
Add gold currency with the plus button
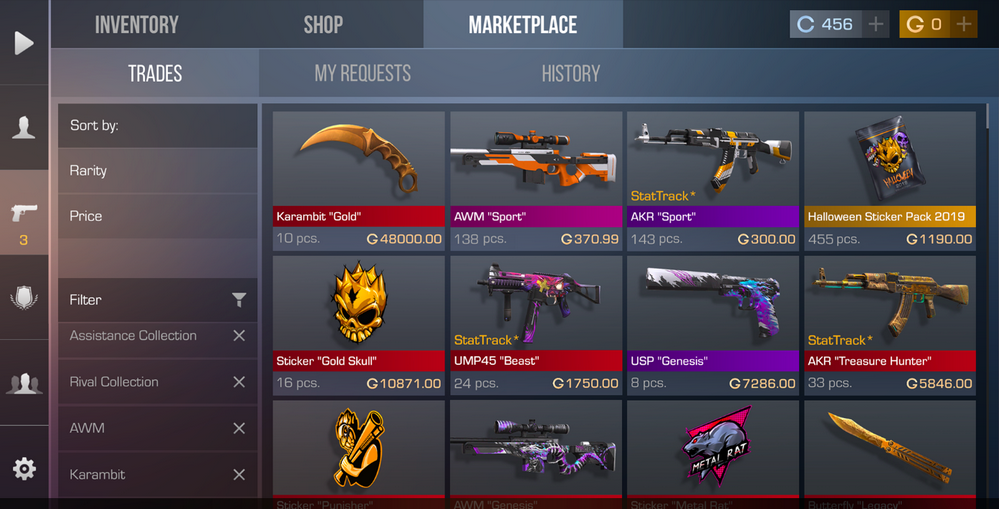[964, 25]
